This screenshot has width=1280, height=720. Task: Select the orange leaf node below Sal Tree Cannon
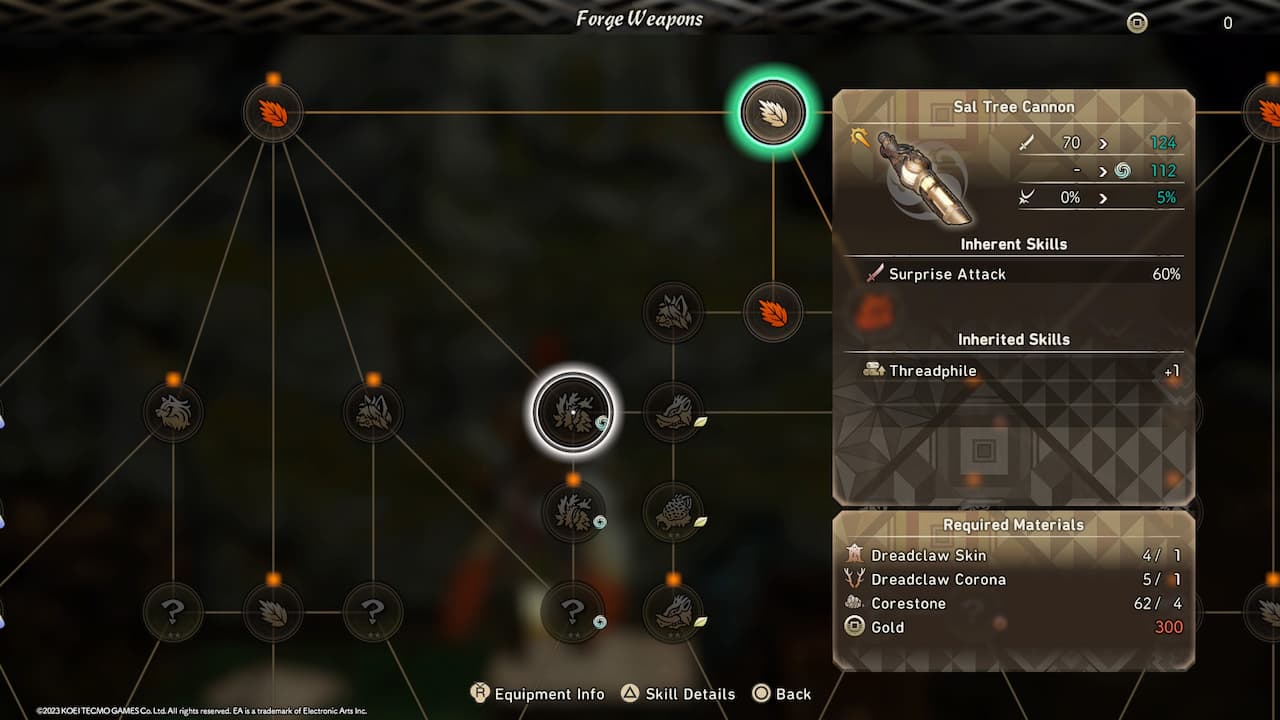[x=772, y=313]
